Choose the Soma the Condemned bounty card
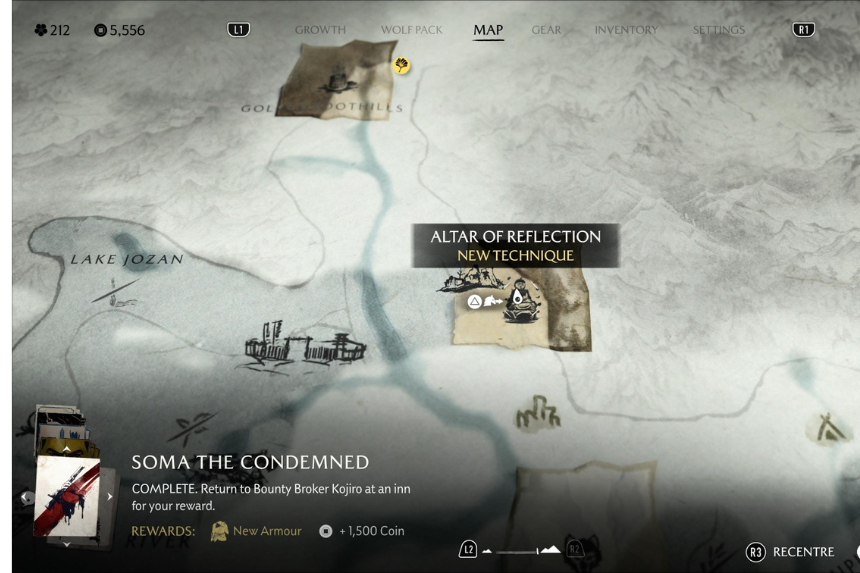Viewport: 860px width, 573px height. [67, 497]
